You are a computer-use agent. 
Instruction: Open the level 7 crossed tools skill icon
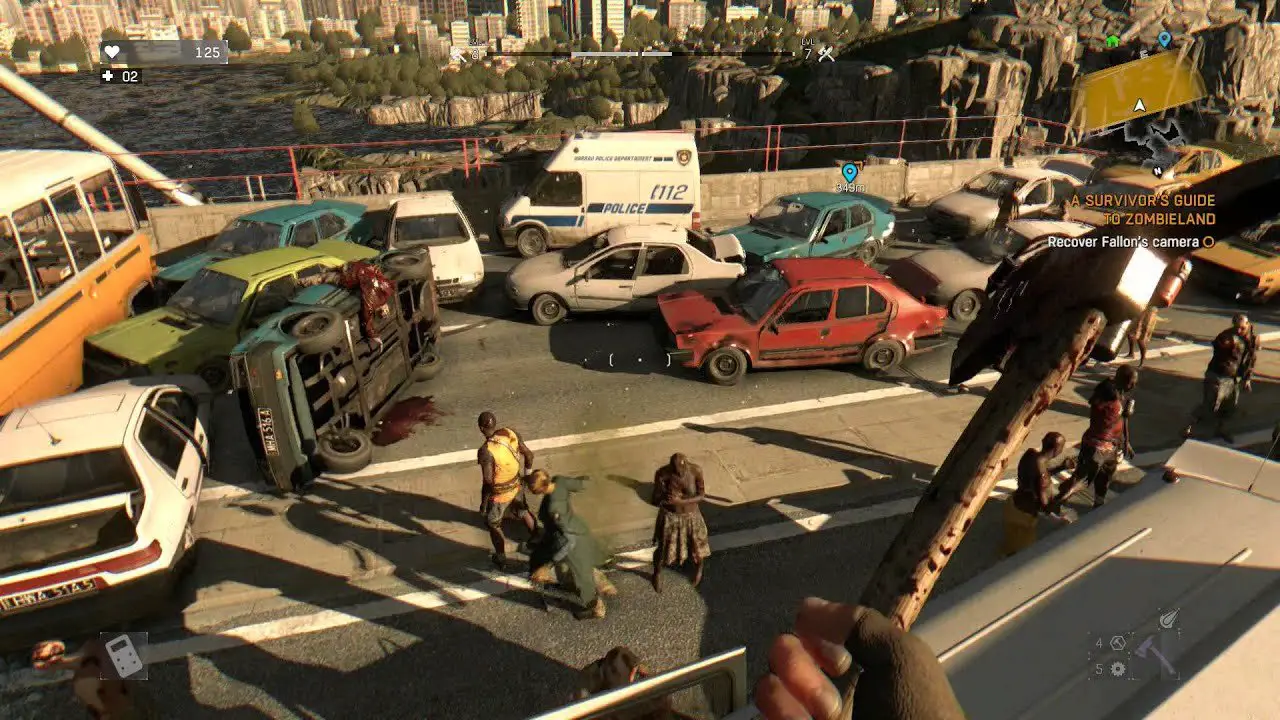click(826, 54)
